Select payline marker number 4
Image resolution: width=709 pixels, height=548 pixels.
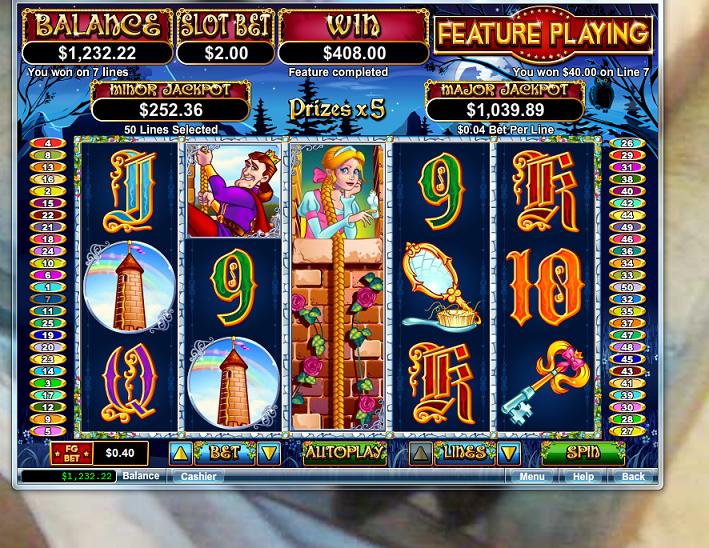pos(47,143)
